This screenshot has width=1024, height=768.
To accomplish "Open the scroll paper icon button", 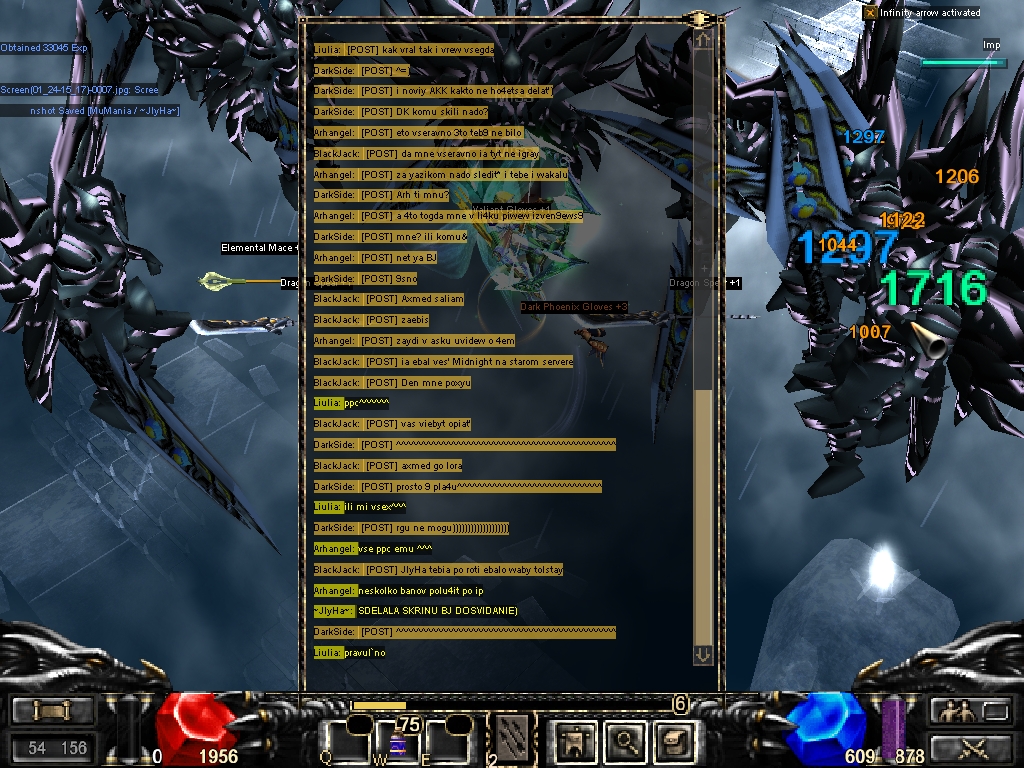I will pyautogui.click(x=672, y=741).
